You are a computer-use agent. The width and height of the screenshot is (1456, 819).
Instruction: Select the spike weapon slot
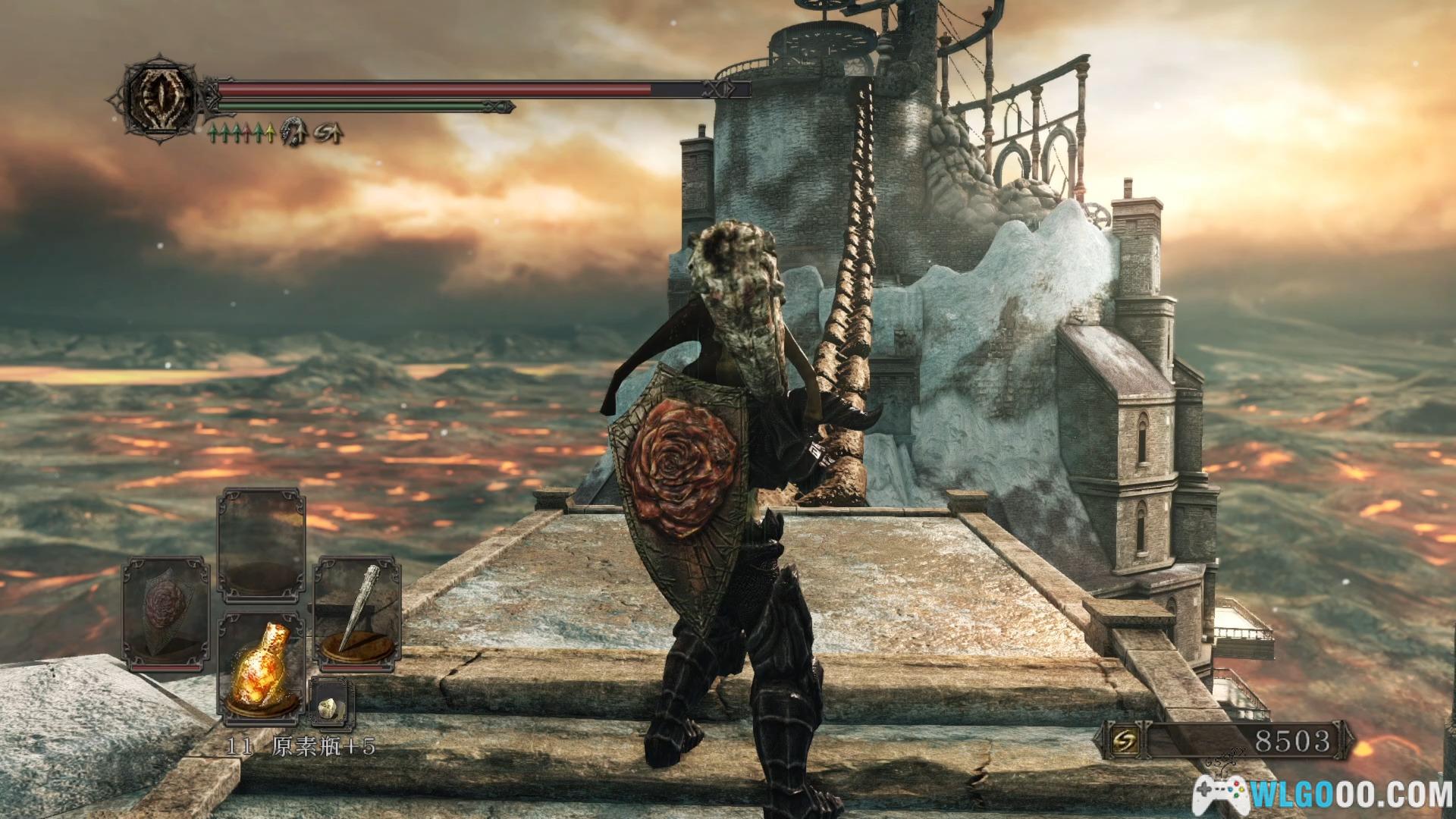click(x=356, y=614)
